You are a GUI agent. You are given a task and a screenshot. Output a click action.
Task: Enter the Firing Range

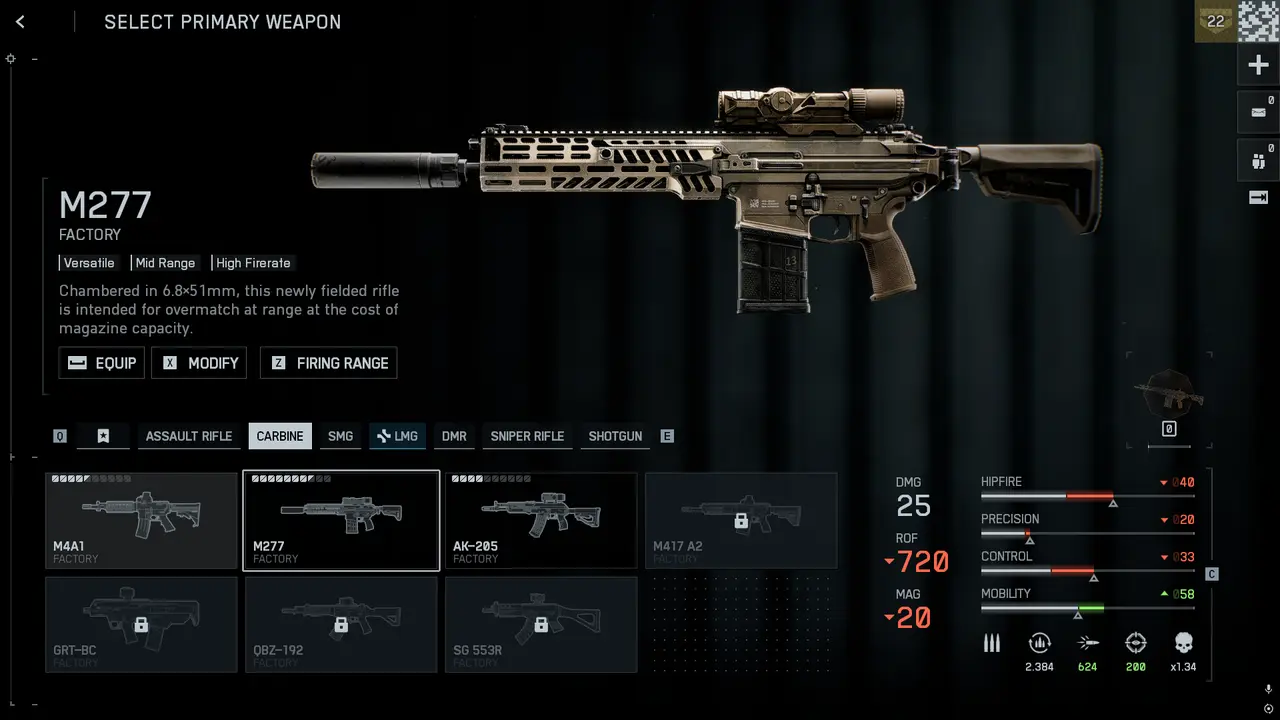(329, 363)
